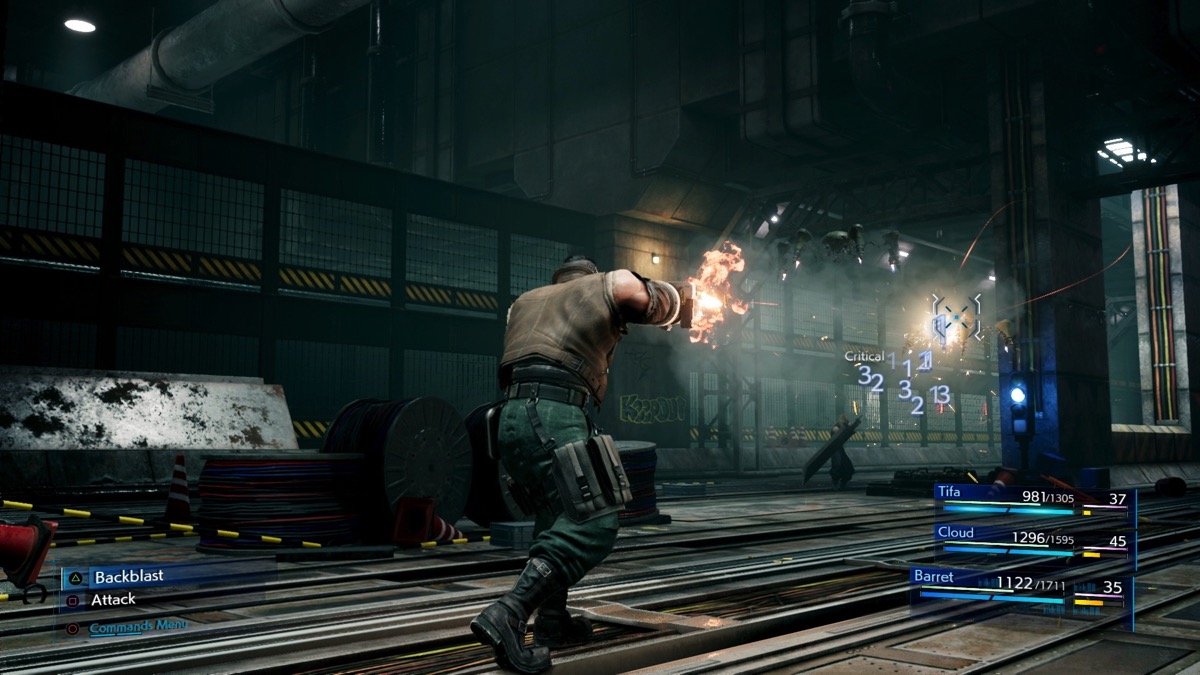Open the Commands Menu
This screenshot has width=1200, height=675.
point(137,627)
